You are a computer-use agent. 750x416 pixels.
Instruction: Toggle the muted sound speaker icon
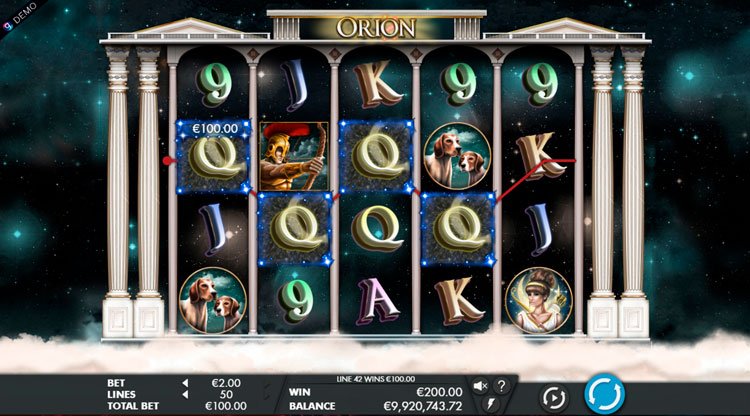[480, 386]
